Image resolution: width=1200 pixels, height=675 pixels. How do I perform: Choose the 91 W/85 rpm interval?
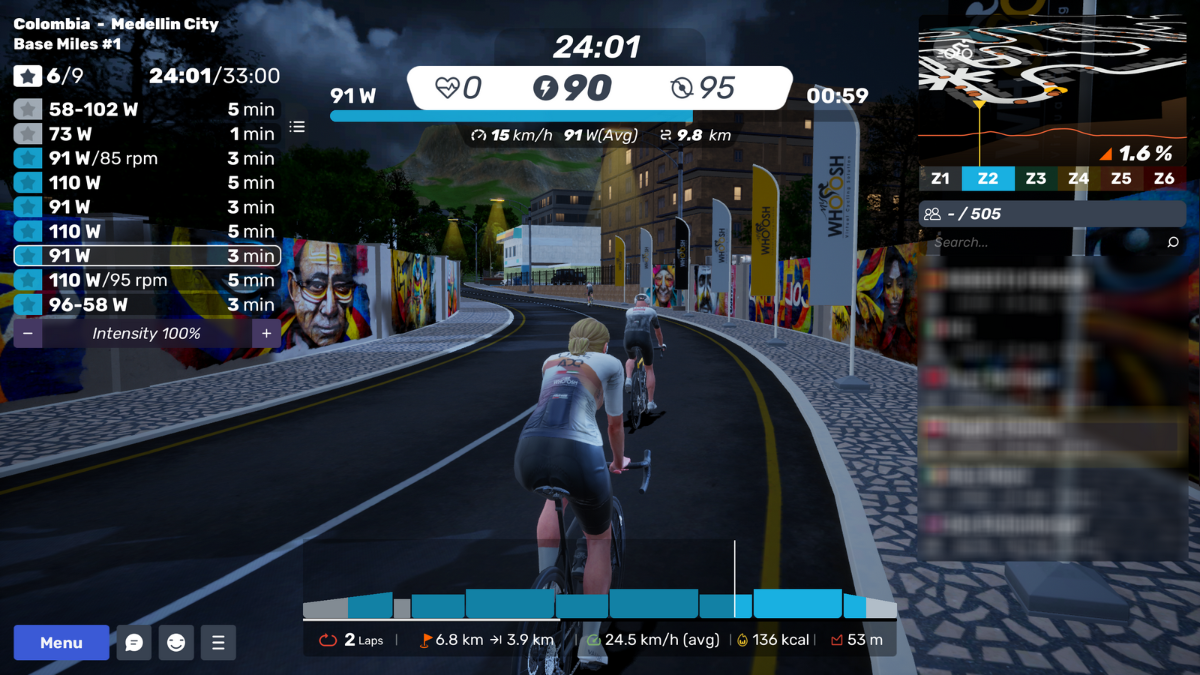(147, 158)
